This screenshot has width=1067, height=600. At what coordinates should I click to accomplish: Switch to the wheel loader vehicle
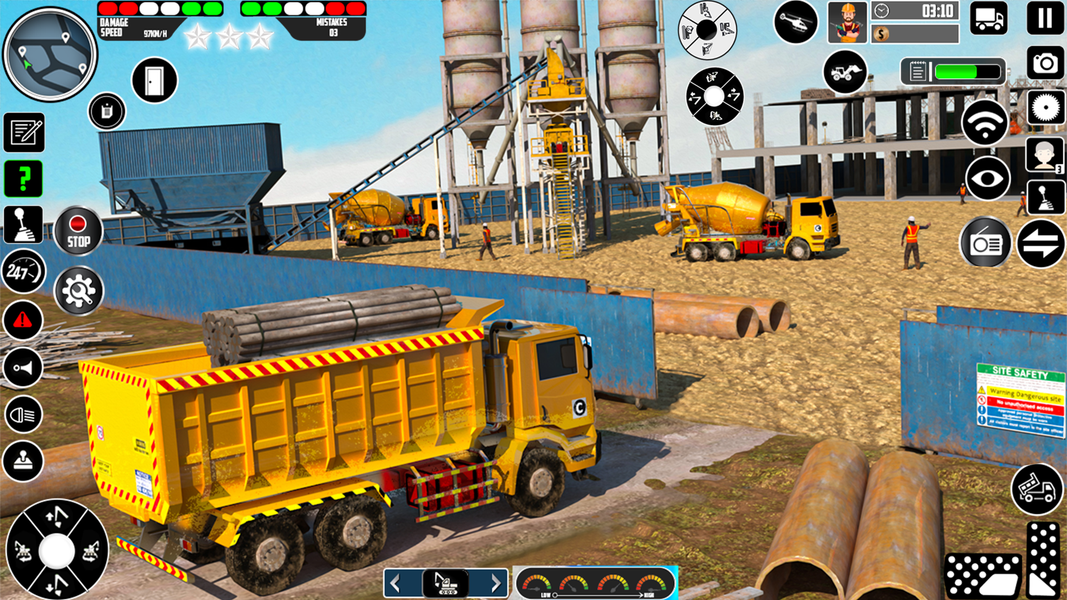click(845, 72)
